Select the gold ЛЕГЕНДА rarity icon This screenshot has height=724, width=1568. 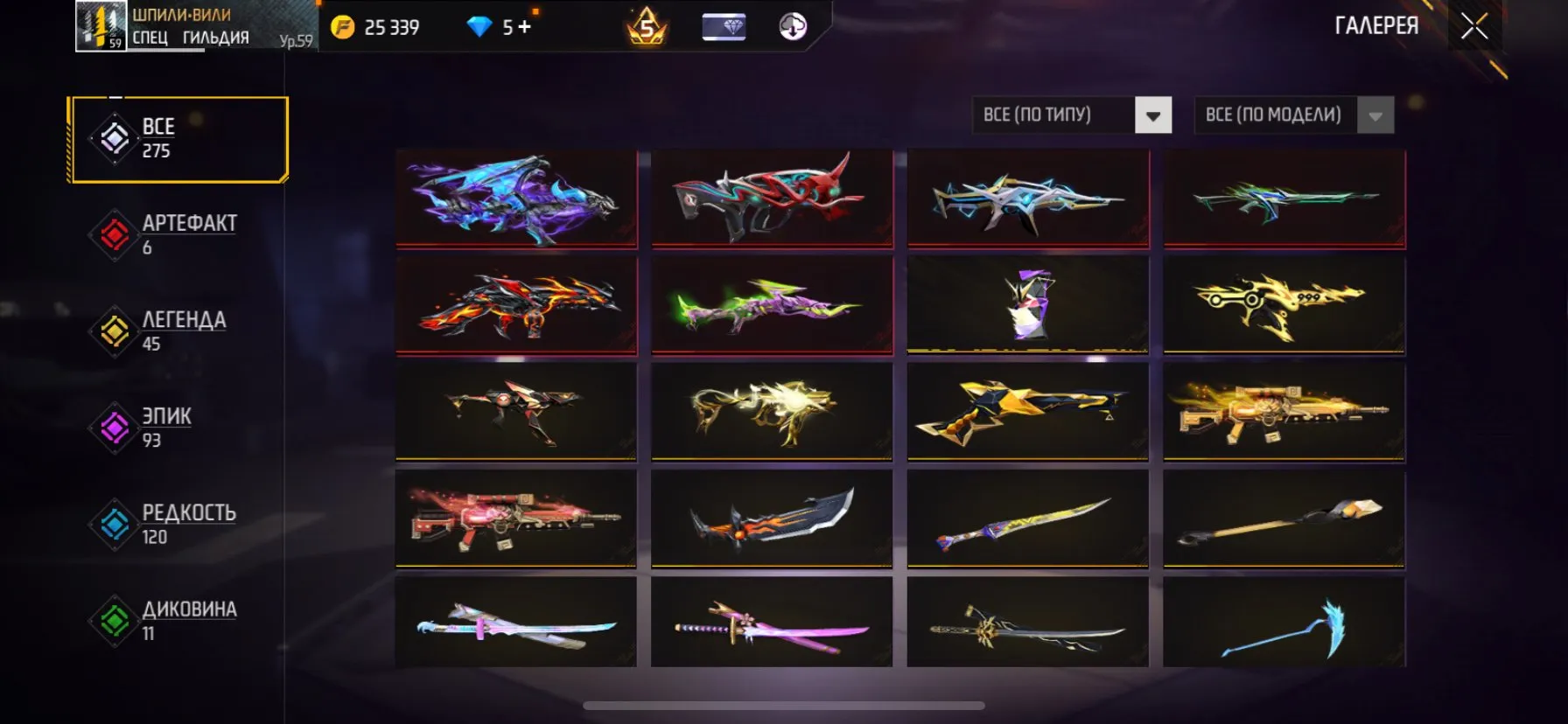[115, 331]
